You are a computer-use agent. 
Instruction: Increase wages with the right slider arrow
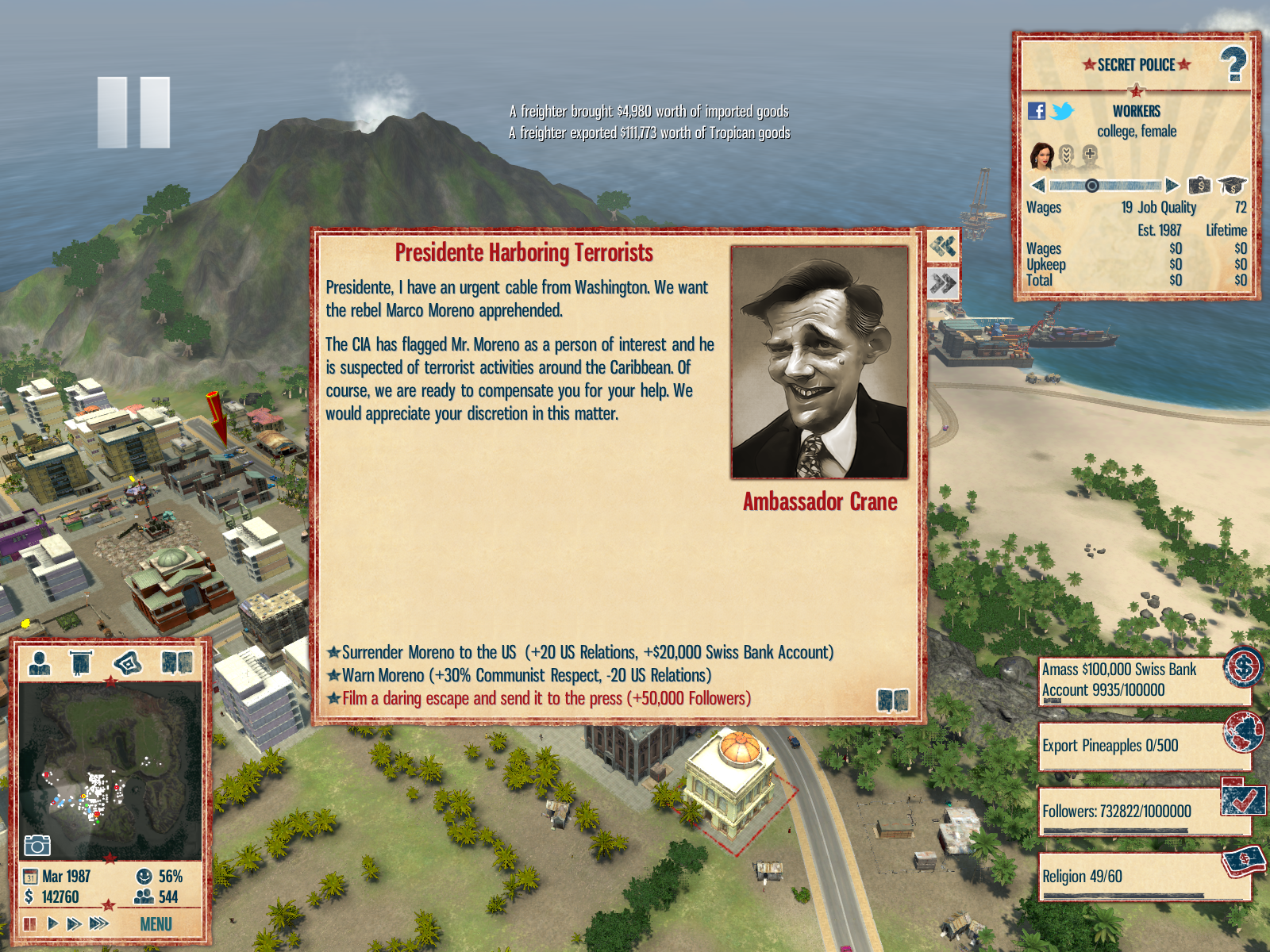(1172, 186)
